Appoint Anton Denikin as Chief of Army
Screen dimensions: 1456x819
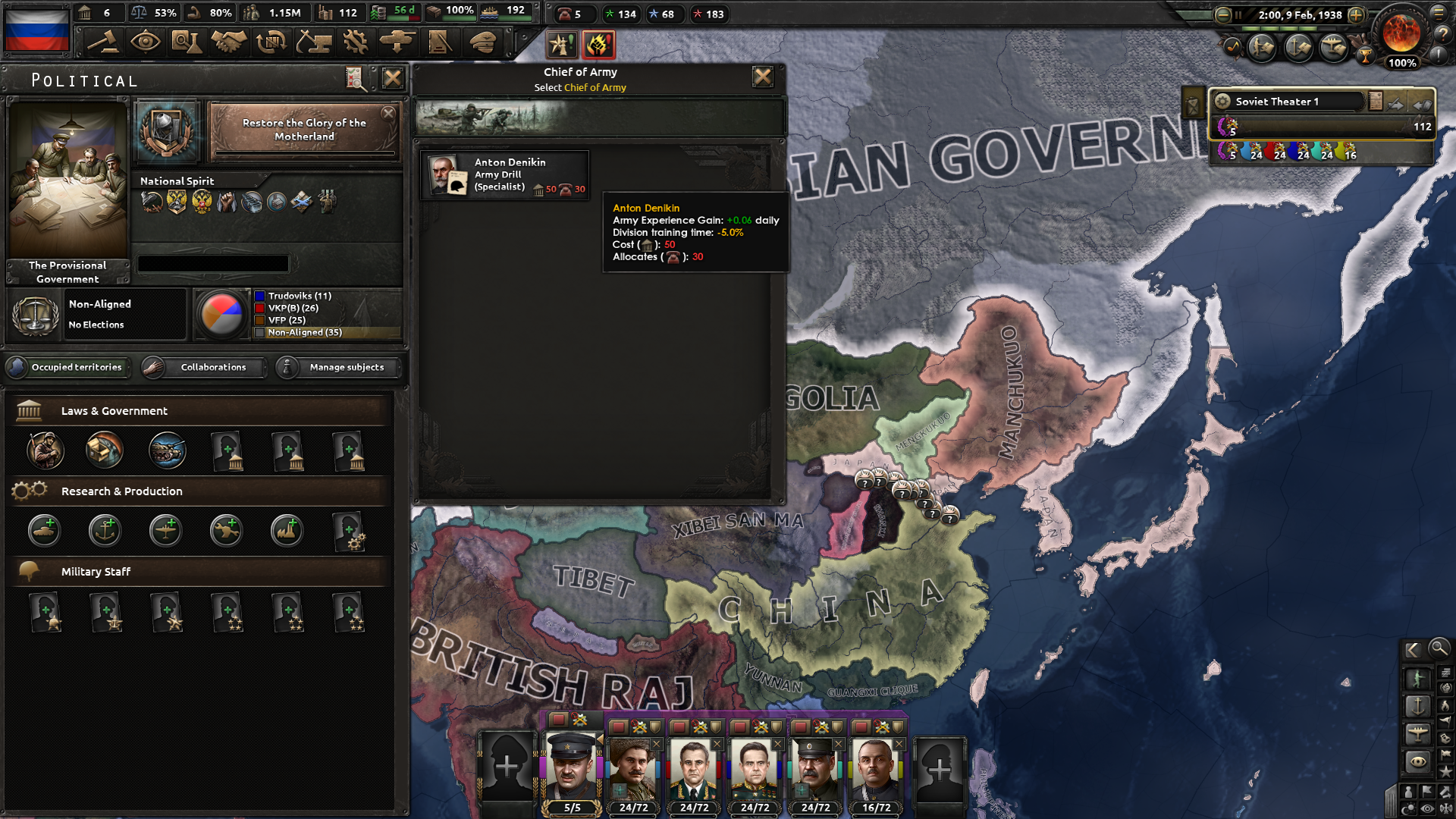504,174
